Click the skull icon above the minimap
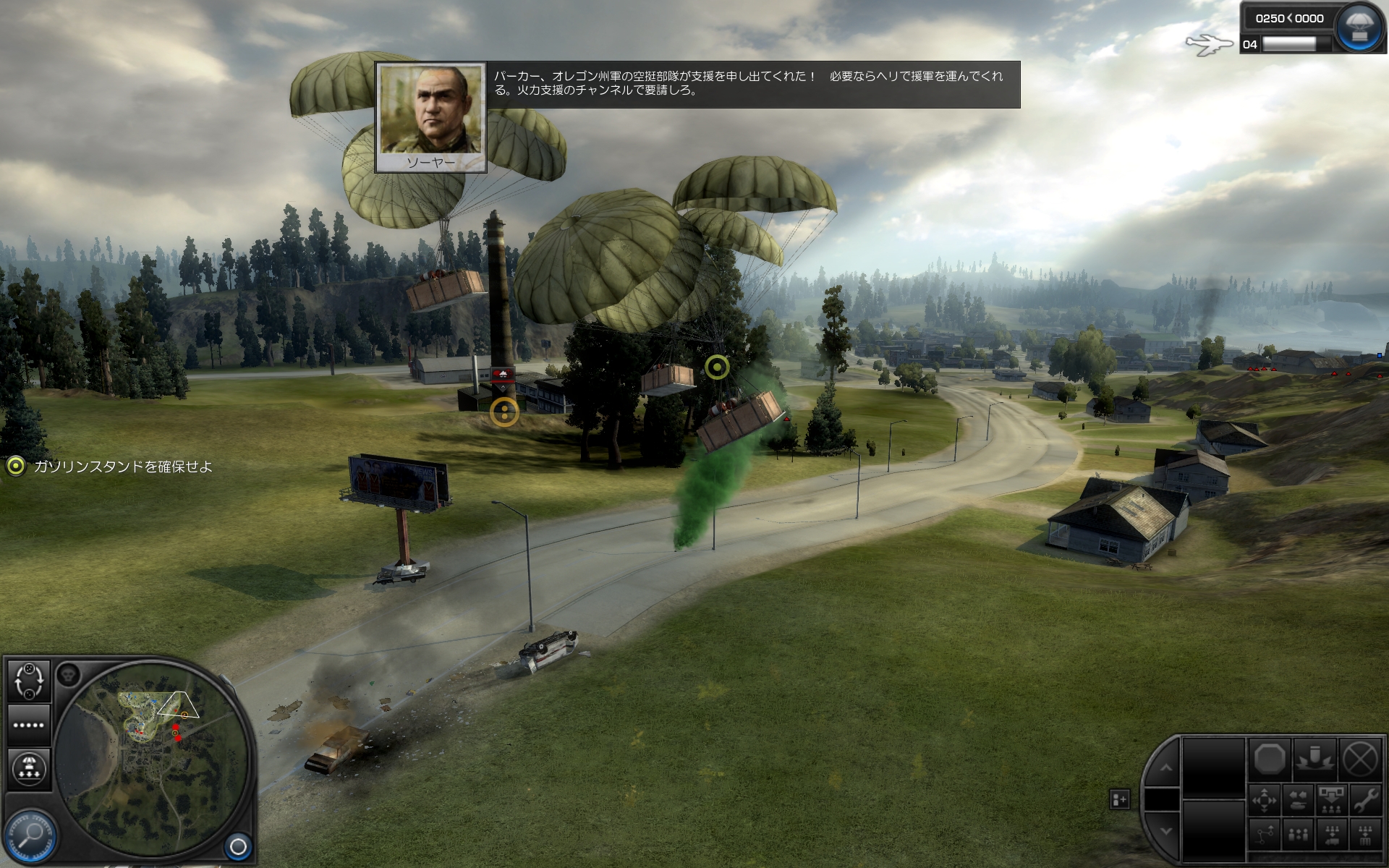The image size is (1389, 868). tap(68, 675)
